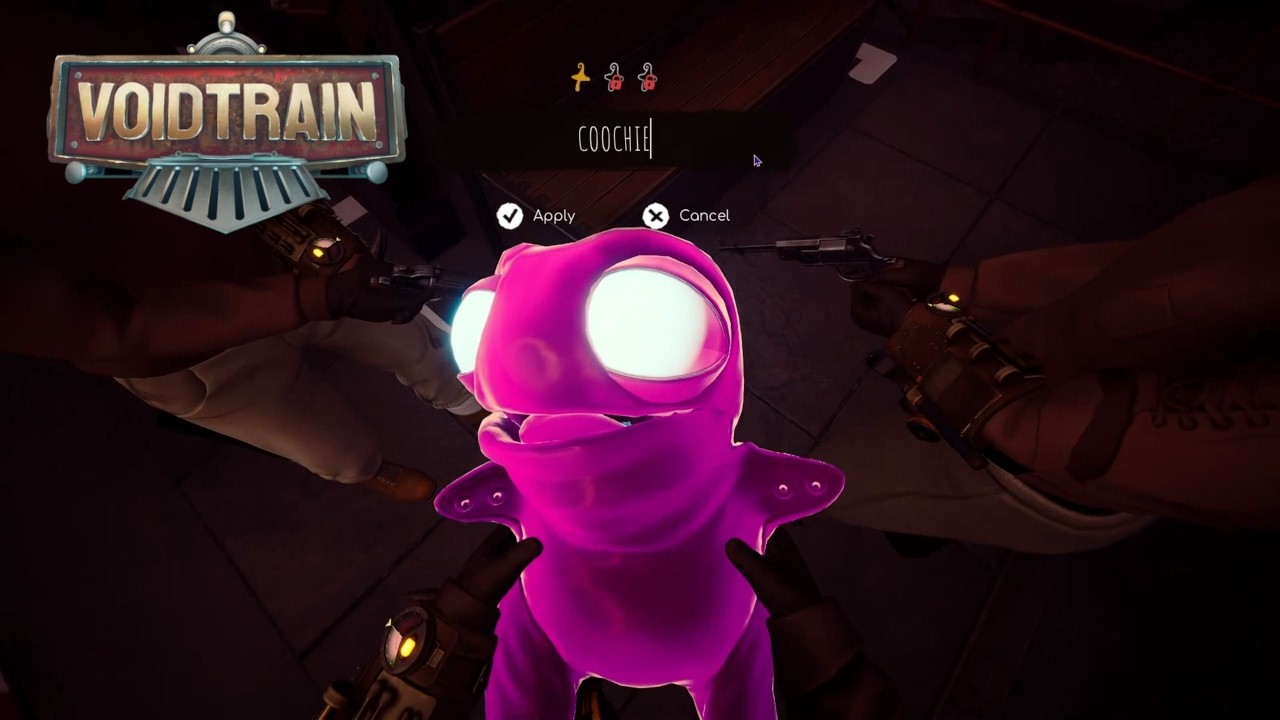Select the yellow hanger outfit icon

pos(581,78)
